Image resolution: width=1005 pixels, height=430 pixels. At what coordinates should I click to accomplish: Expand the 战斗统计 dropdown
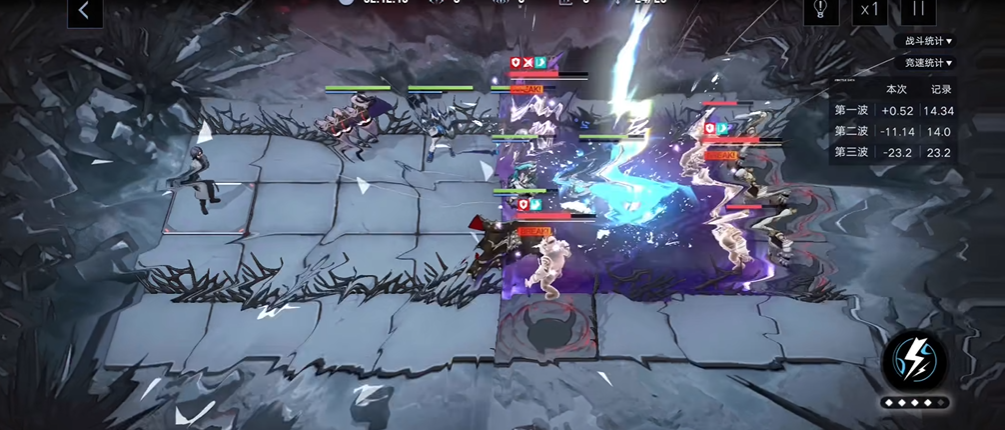pyautogui.click(x=928, y=41)
